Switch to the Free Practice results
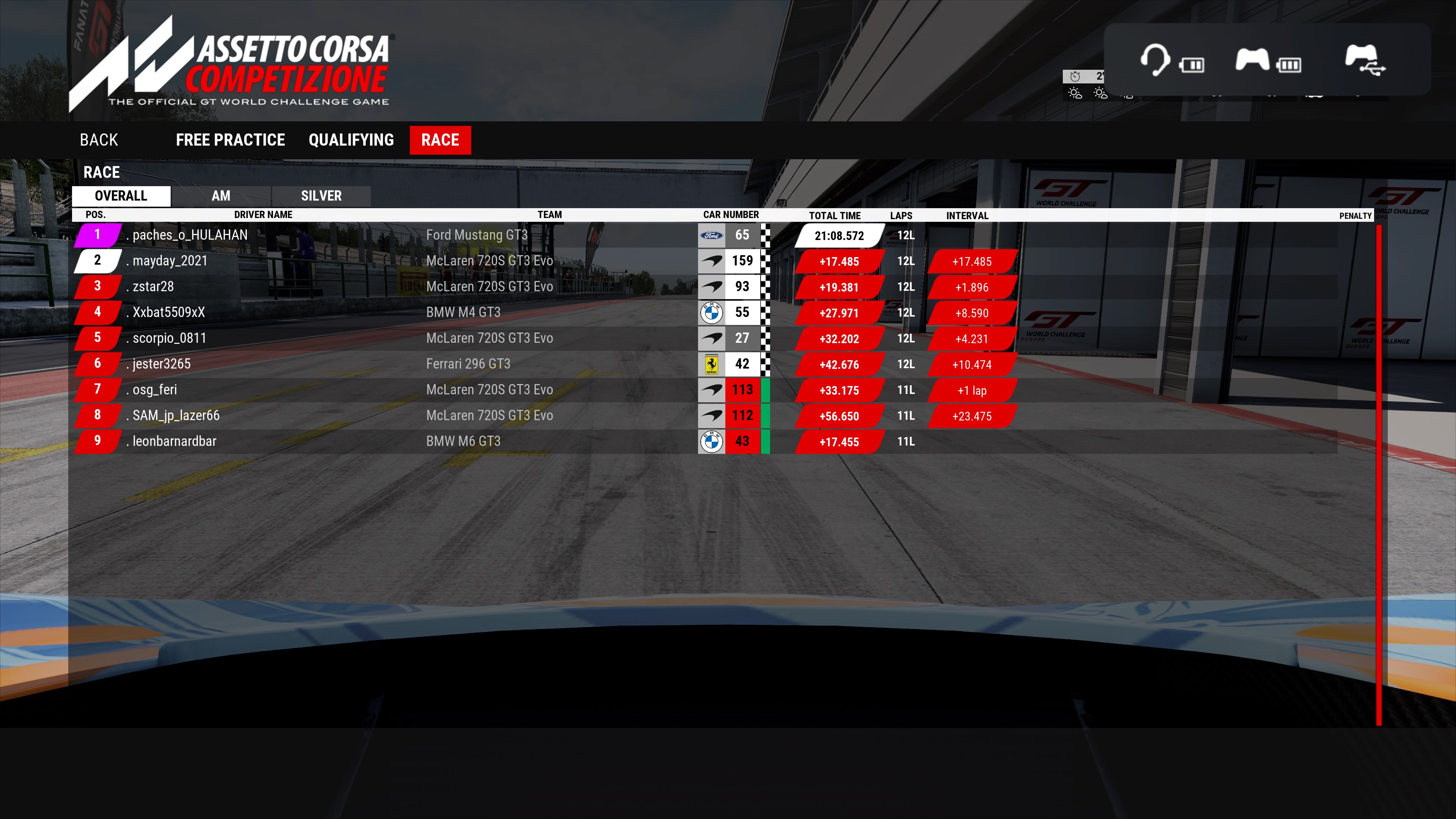The height and width of the screenshot is (819, 1456). tap(230, 140)
